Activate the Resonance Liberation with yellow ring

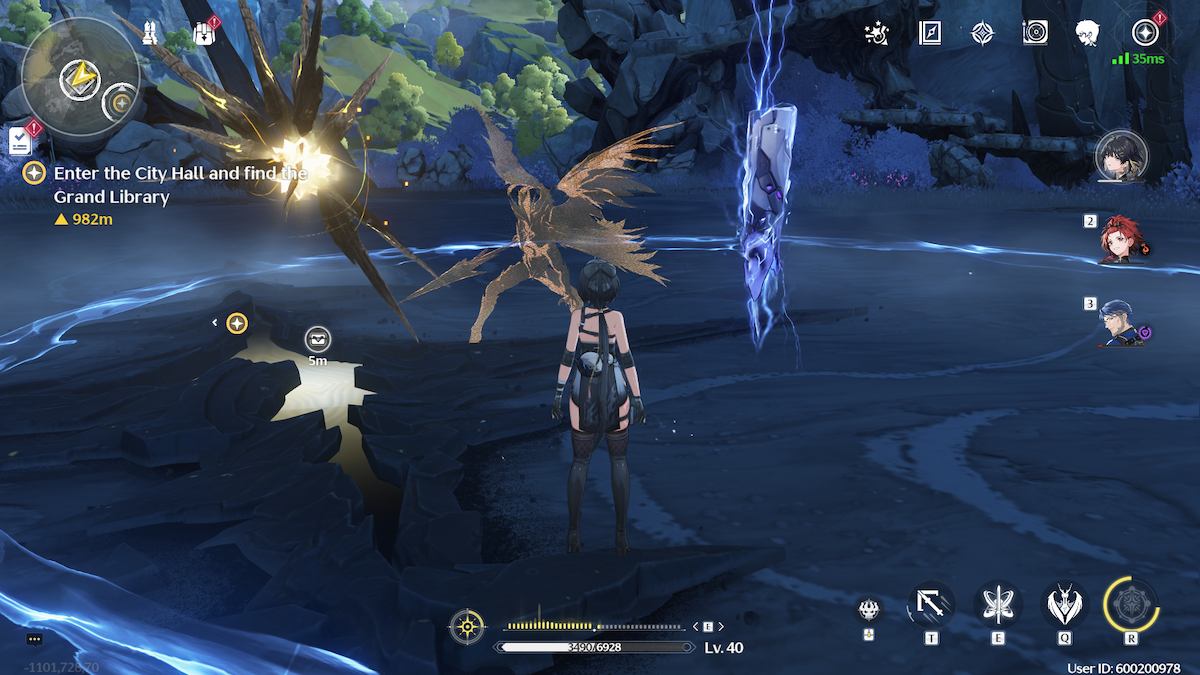[x=1131, y=605]
